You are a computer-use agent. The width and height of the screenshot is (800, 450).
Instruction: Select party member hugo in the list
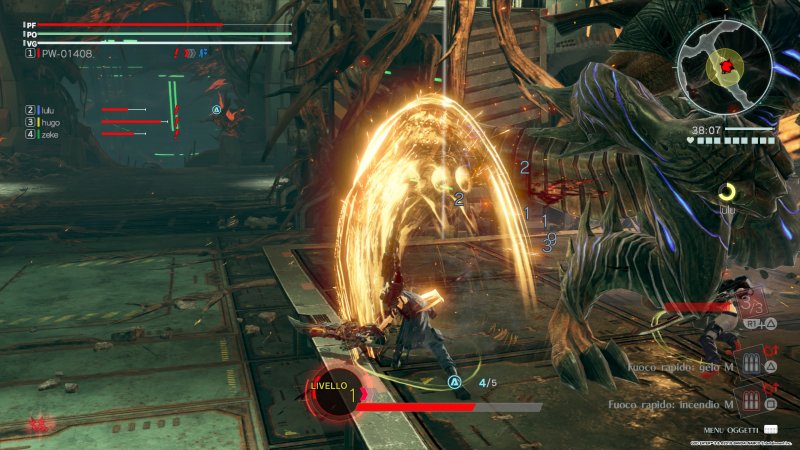click(x=50, y=122)
